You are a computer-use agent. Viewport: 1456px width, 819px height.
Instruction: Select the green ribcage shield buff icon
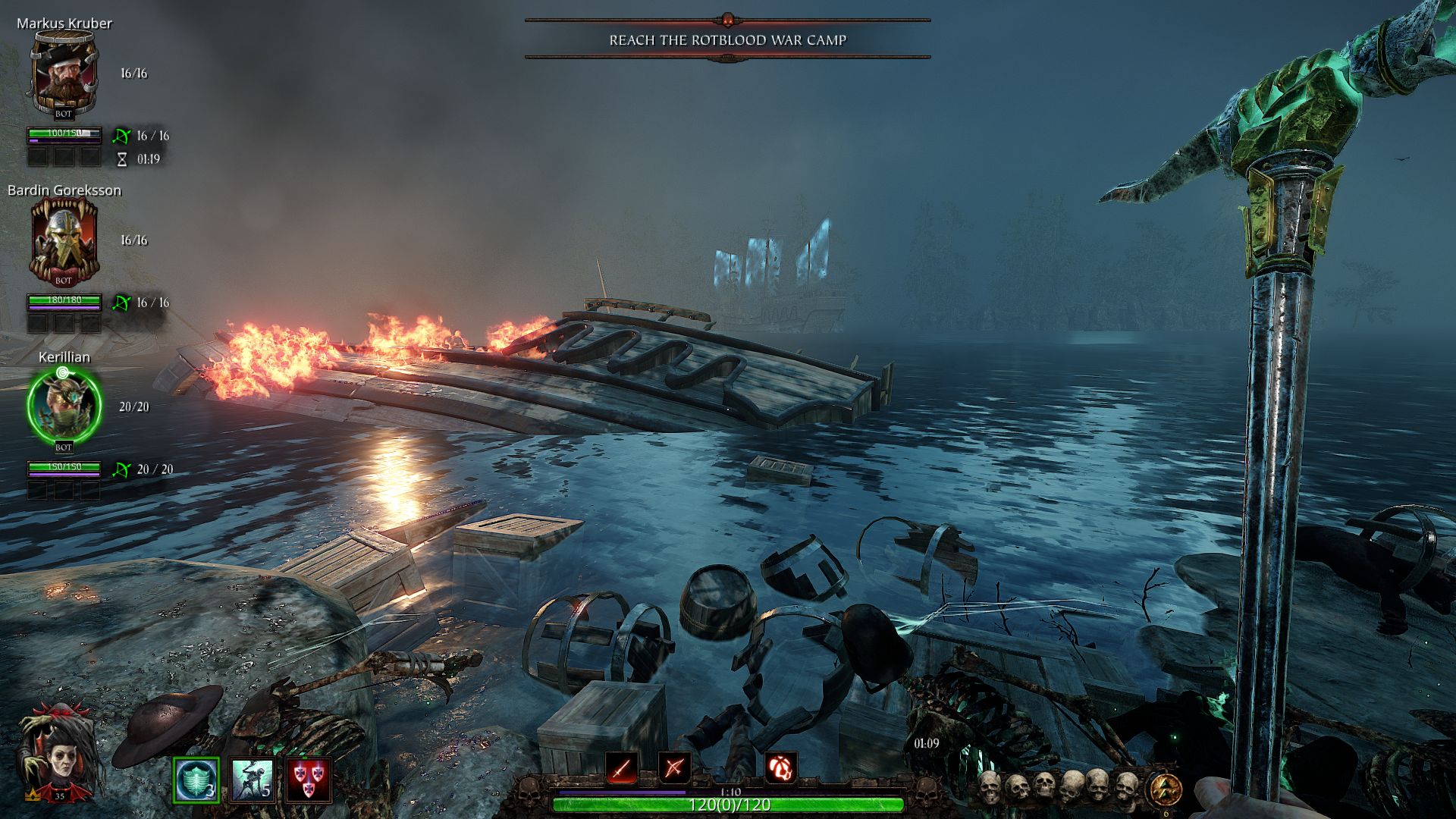click(196, 780)
